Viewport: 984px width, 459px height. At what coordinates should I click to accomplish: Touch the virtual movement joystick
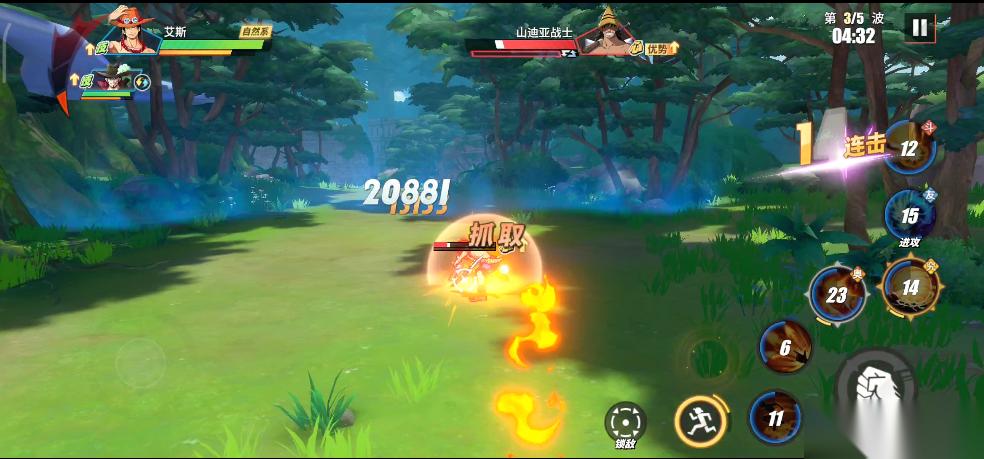pos(140,362)
